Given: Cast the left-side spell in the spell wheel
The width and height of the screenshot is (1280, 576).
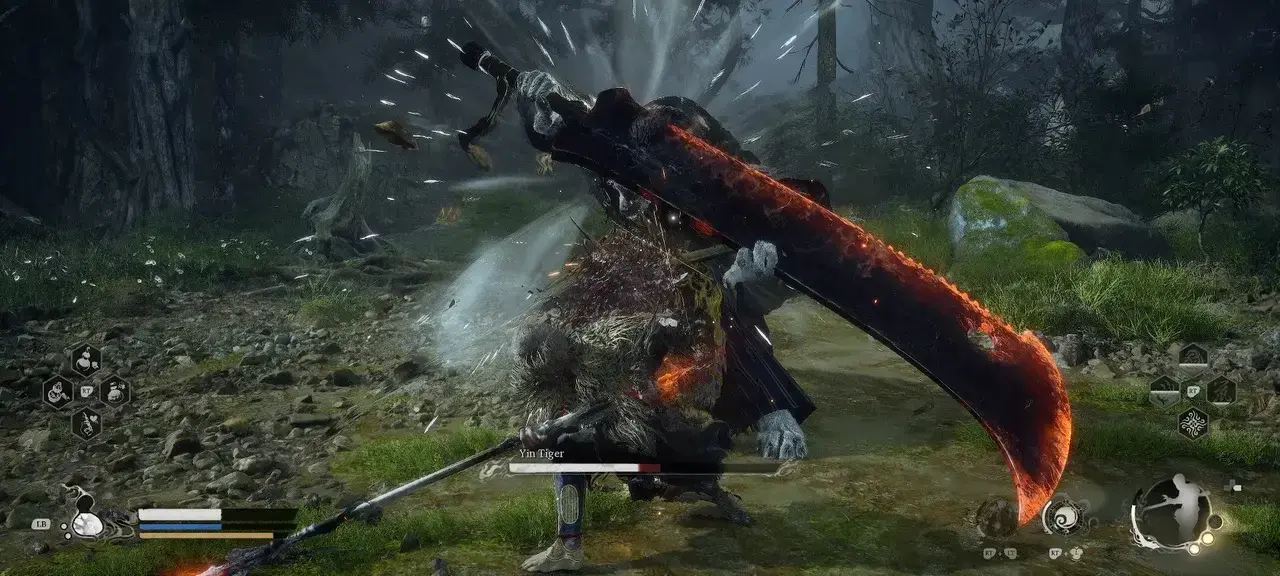Looking at the screenshot, I should [x=1164, y=390].
